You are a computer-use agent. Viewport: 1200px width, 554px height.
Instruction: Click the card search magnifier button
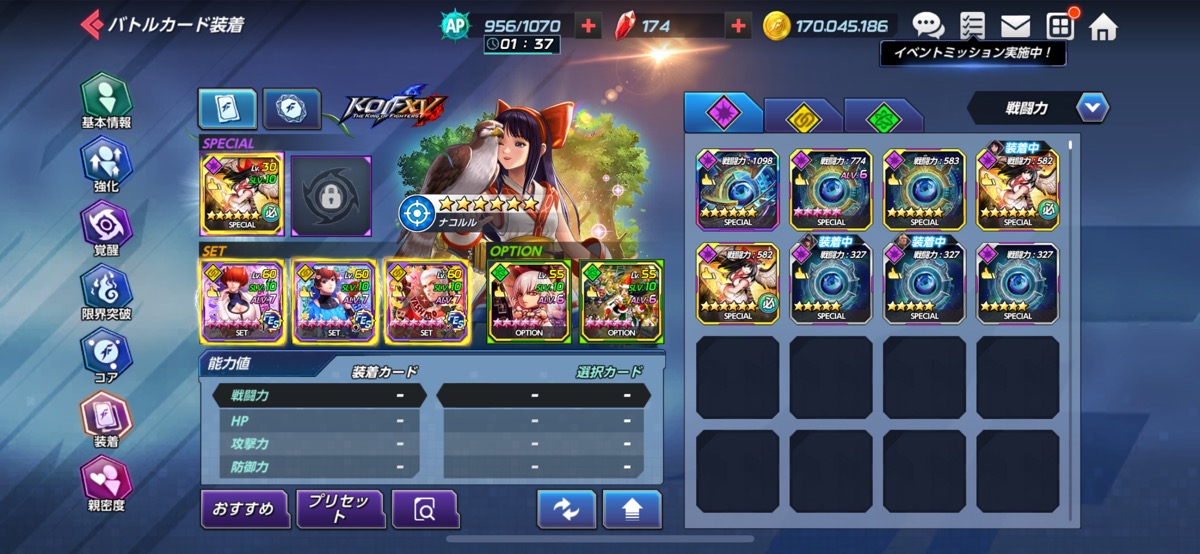point(425,510)
